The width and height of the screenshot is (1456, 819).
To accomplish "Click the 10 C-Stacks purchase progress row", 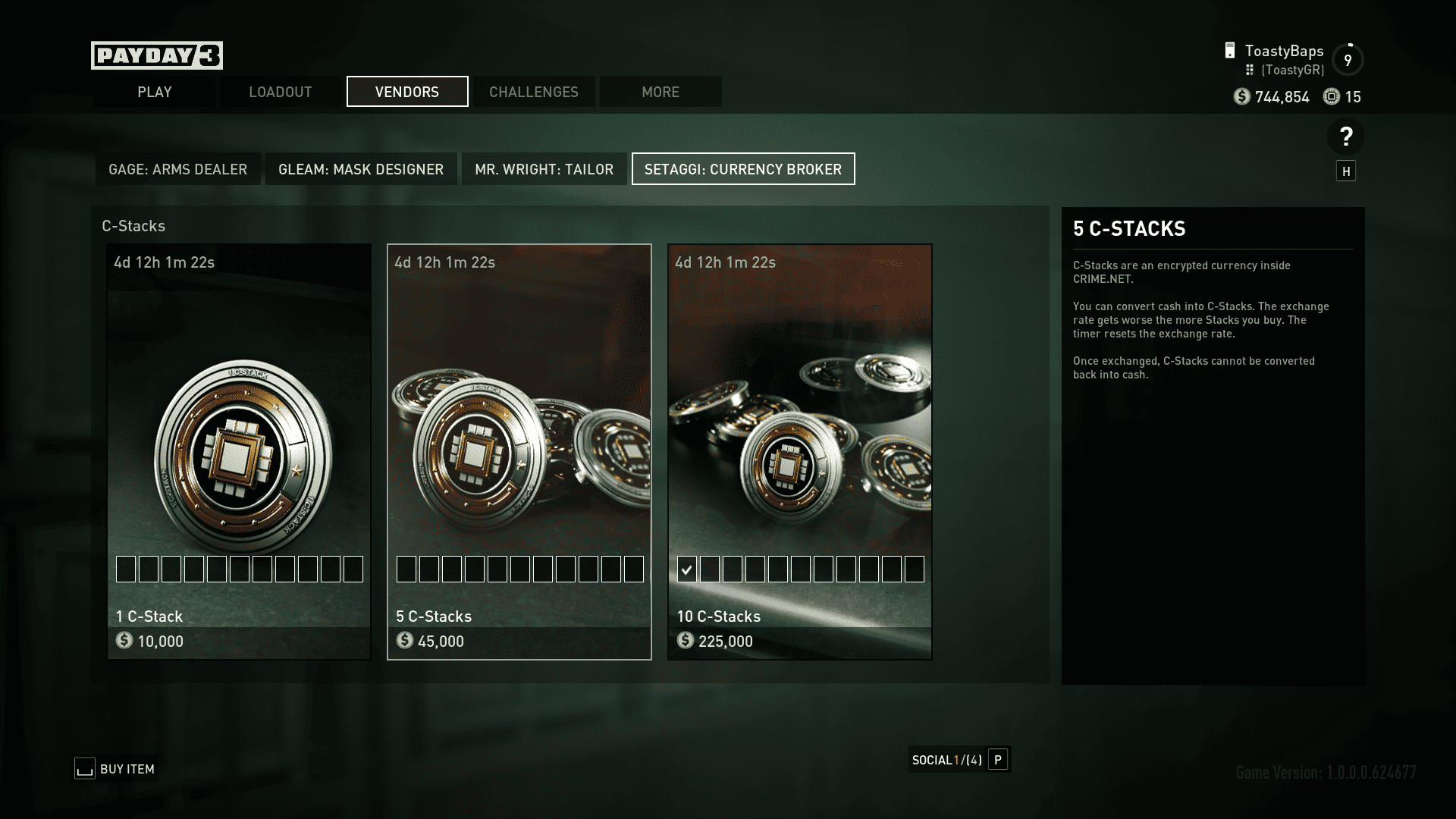I will coord(800,569).
